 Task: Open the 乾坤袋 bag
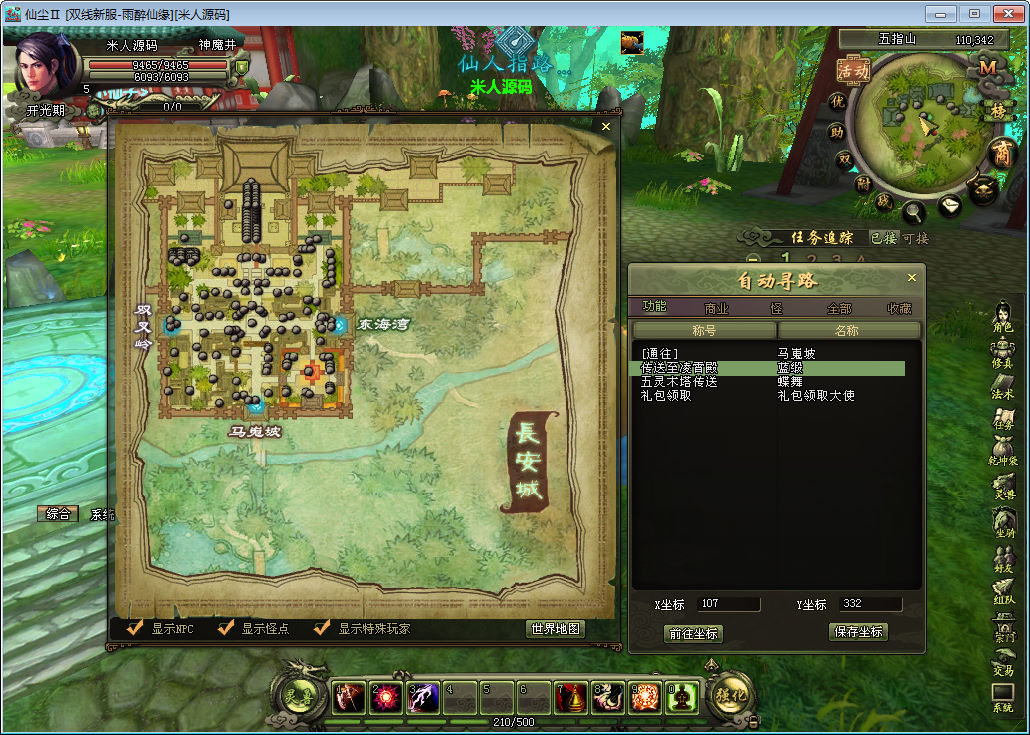1003,457
